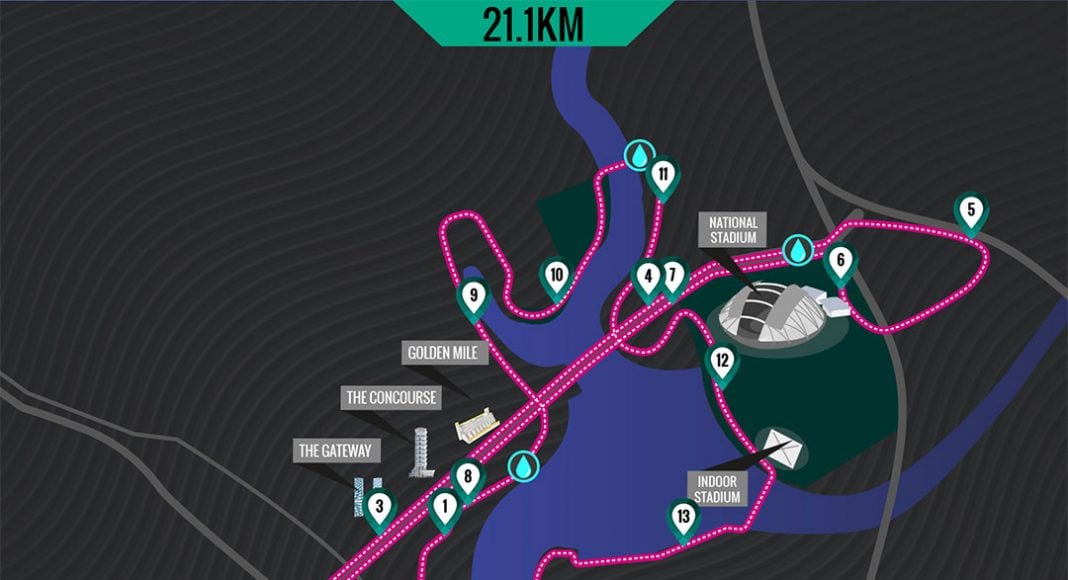Select the number 5 map pin
Viewport: 1068px width, 580px height.
[x=969, y=212]
